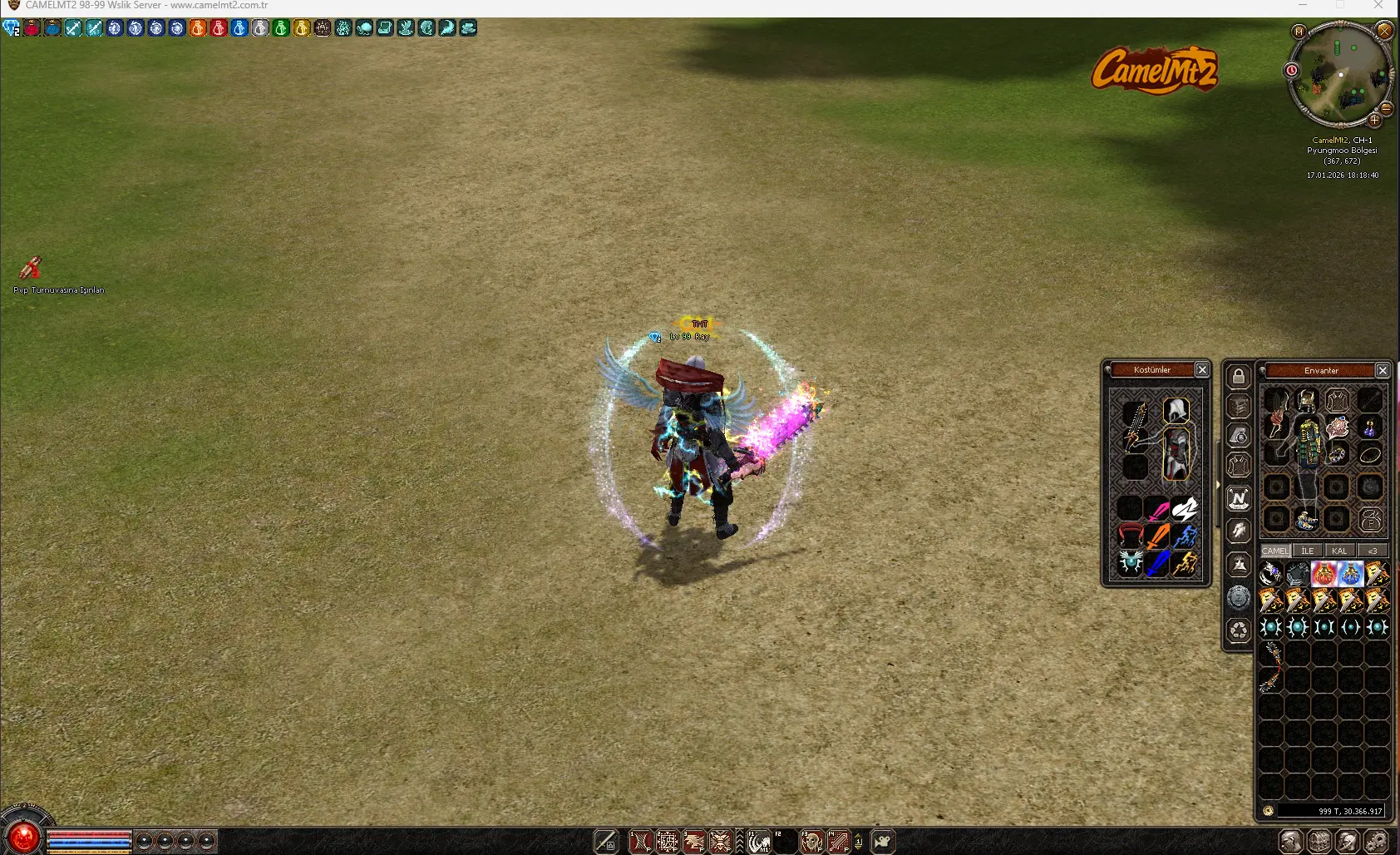
Task: Click the red potion in inventory
Action: tap(1324, 573)
